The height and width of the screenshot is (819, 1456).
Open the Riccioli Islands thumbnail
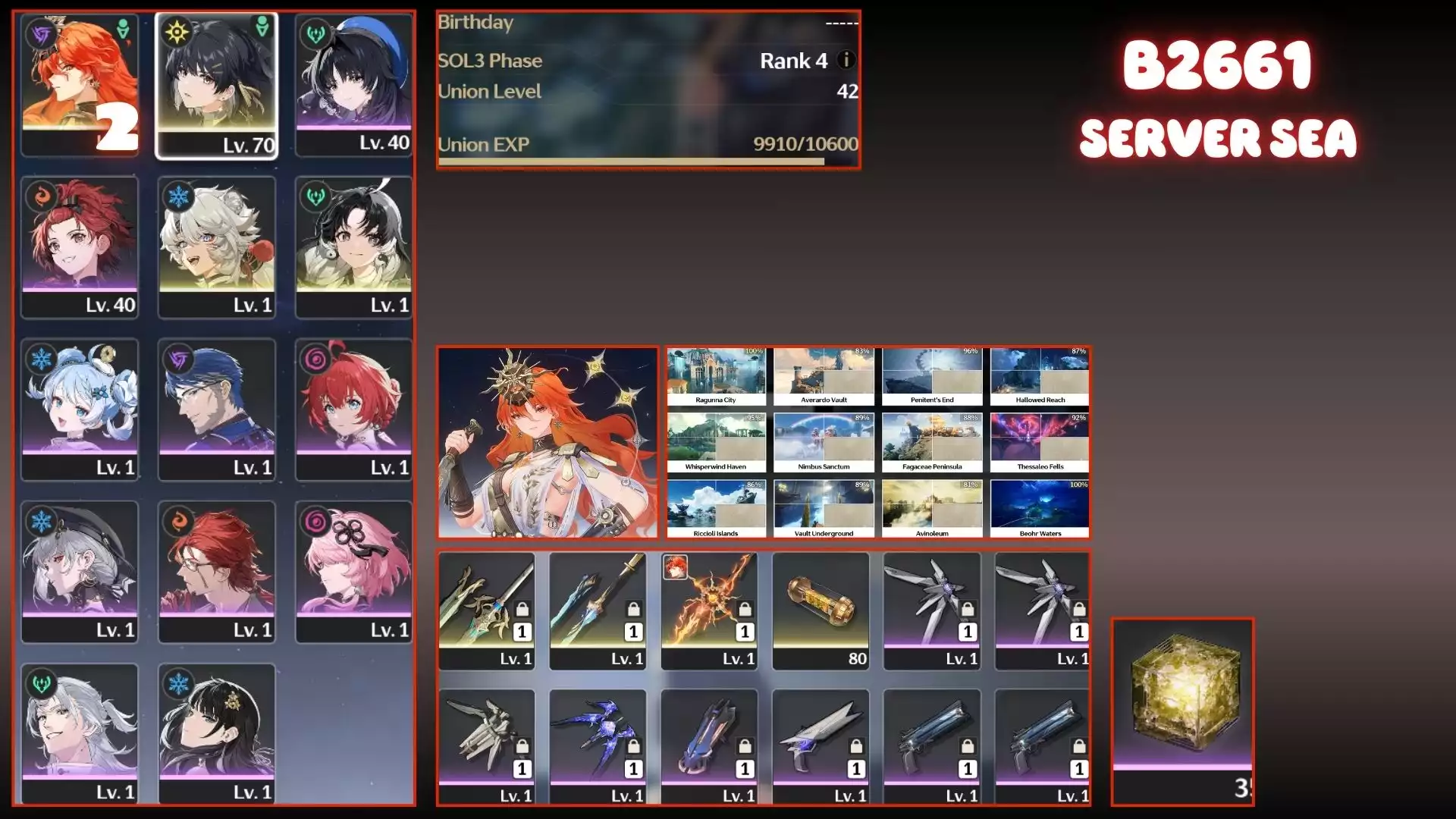pyautogui.click(x=716, y=510)
